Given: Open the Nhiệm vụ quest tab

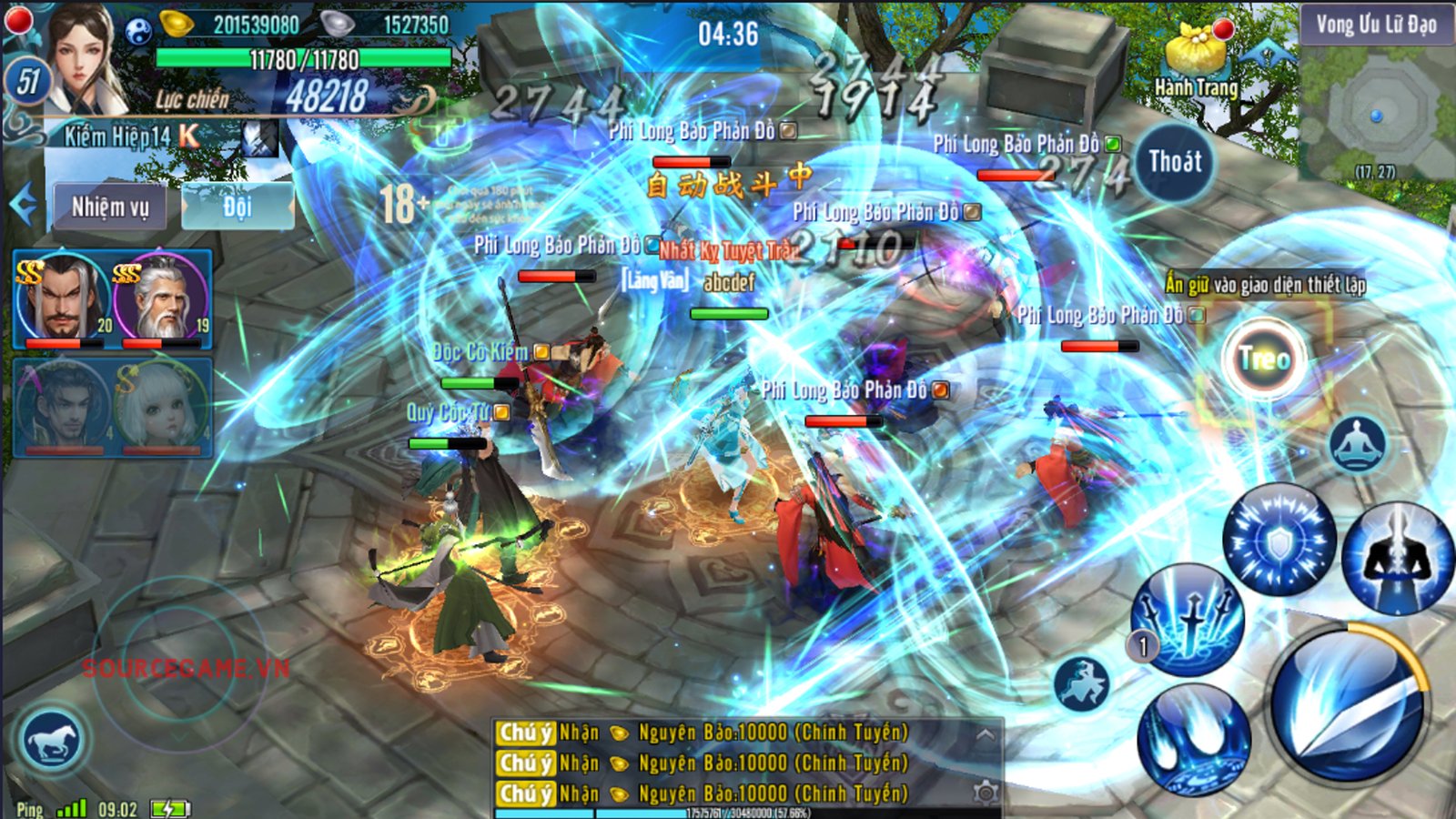Looking at the screenshot, I should pyautogui.click(x=109, y=207).
